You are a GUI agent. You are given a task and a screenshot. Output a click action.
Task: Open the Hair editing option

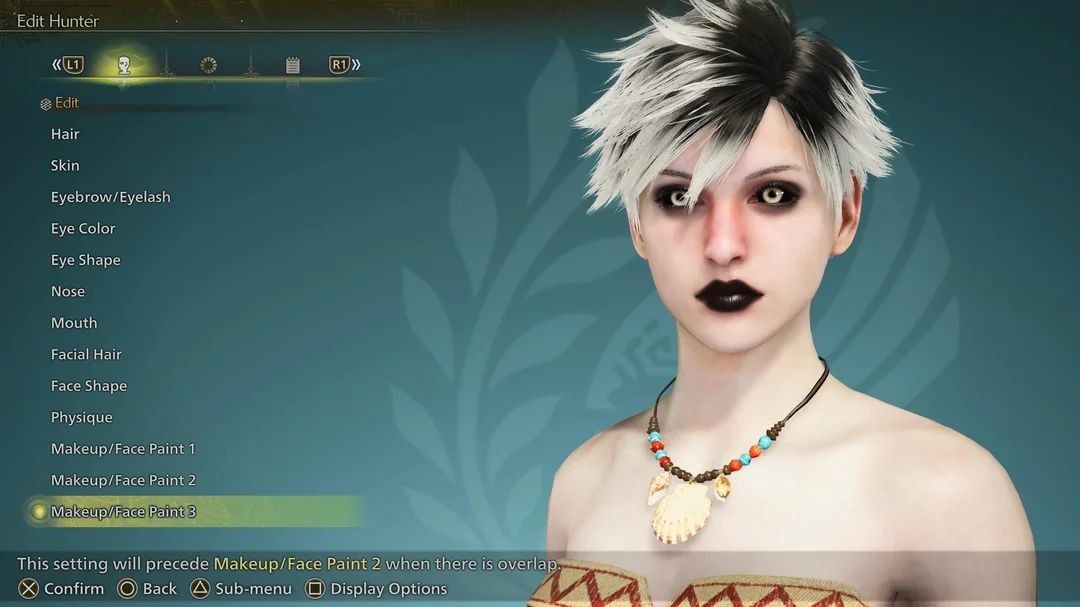tap(65, 134)
